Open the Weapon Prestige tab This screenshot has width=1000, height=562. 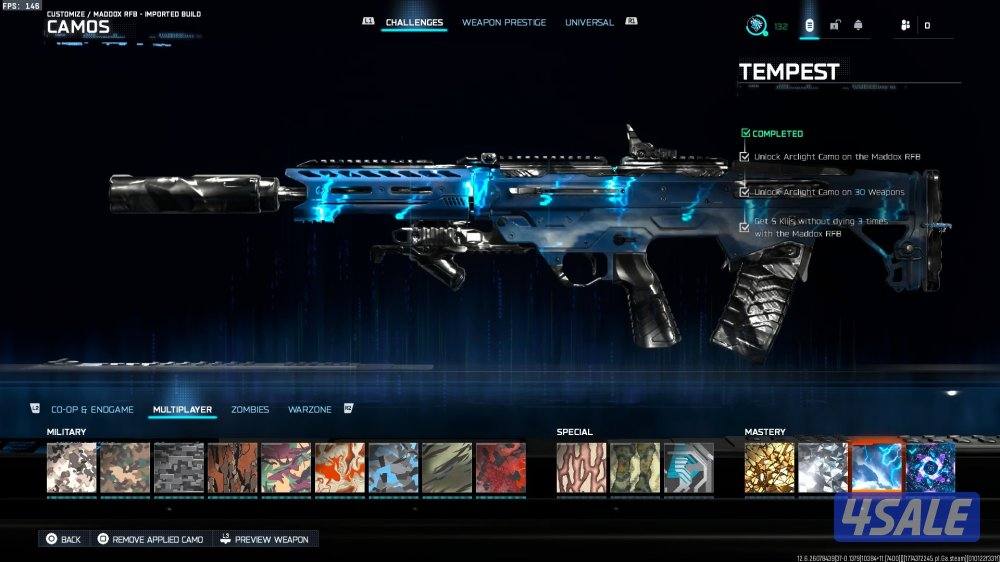504,22
